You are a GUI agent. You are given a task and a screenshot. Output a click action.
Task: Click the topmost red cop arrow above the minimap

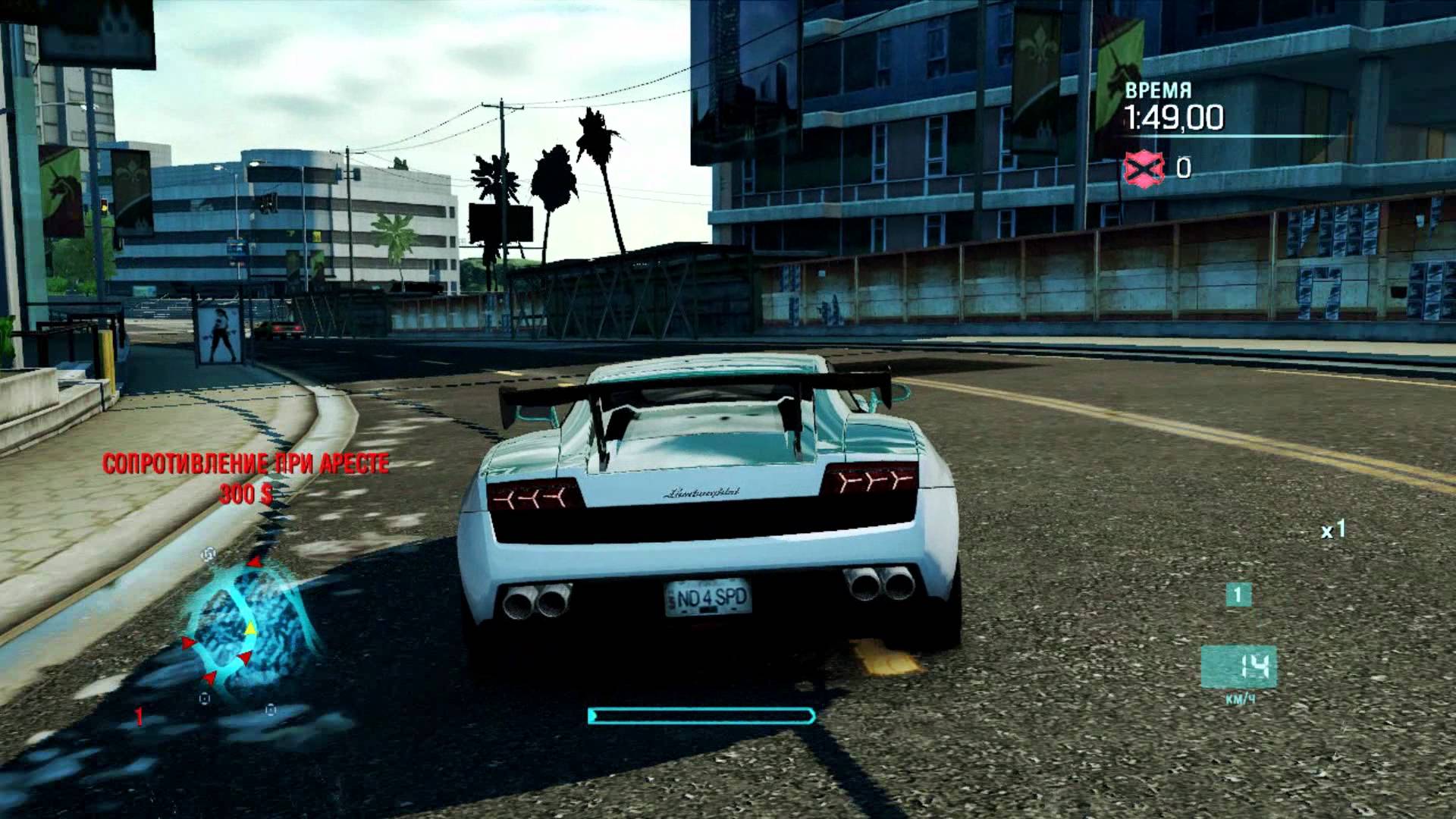[255, 563]
